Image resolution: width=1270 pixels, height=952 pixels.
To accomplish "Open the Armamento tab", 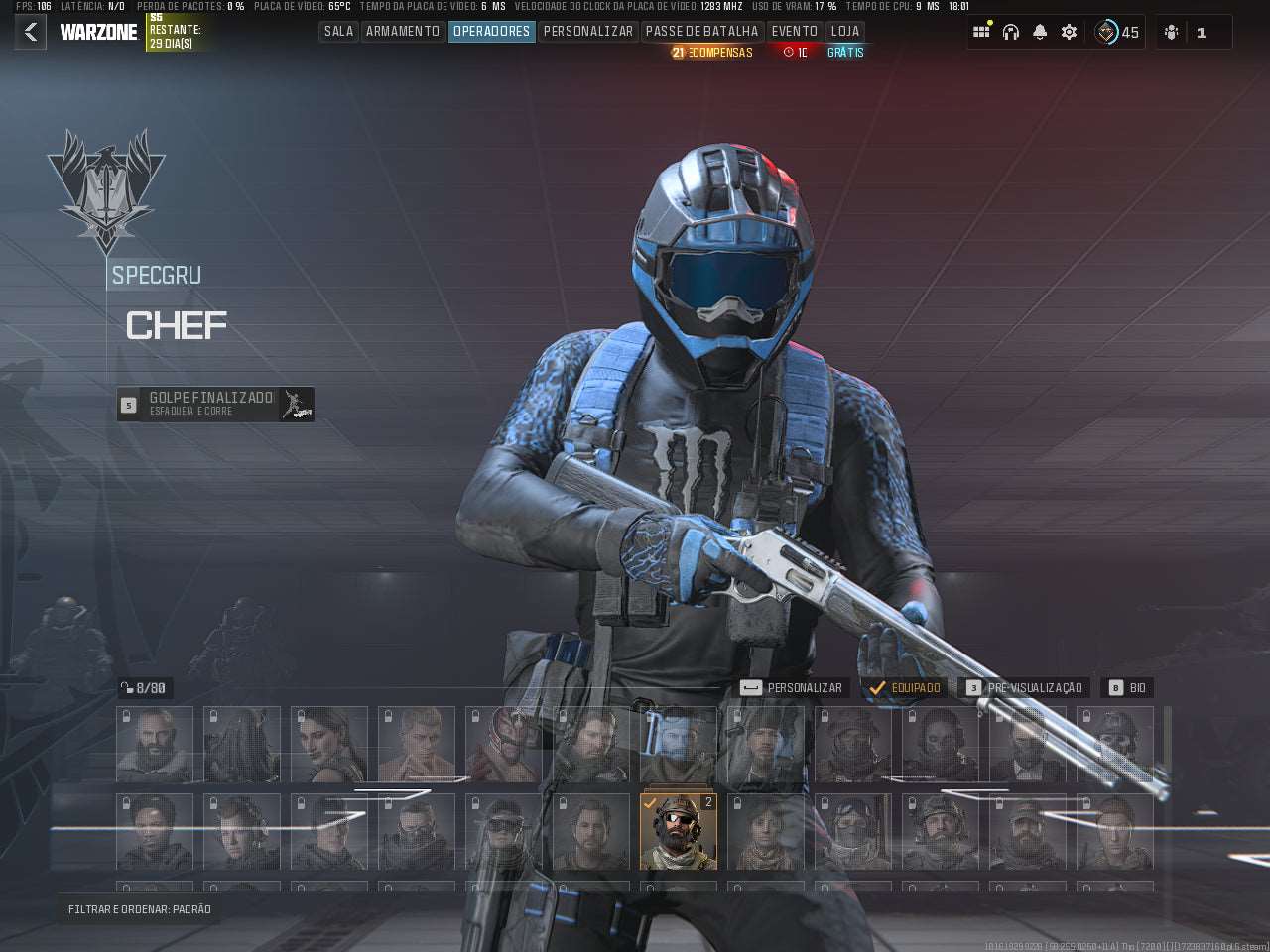I will 403,32.
